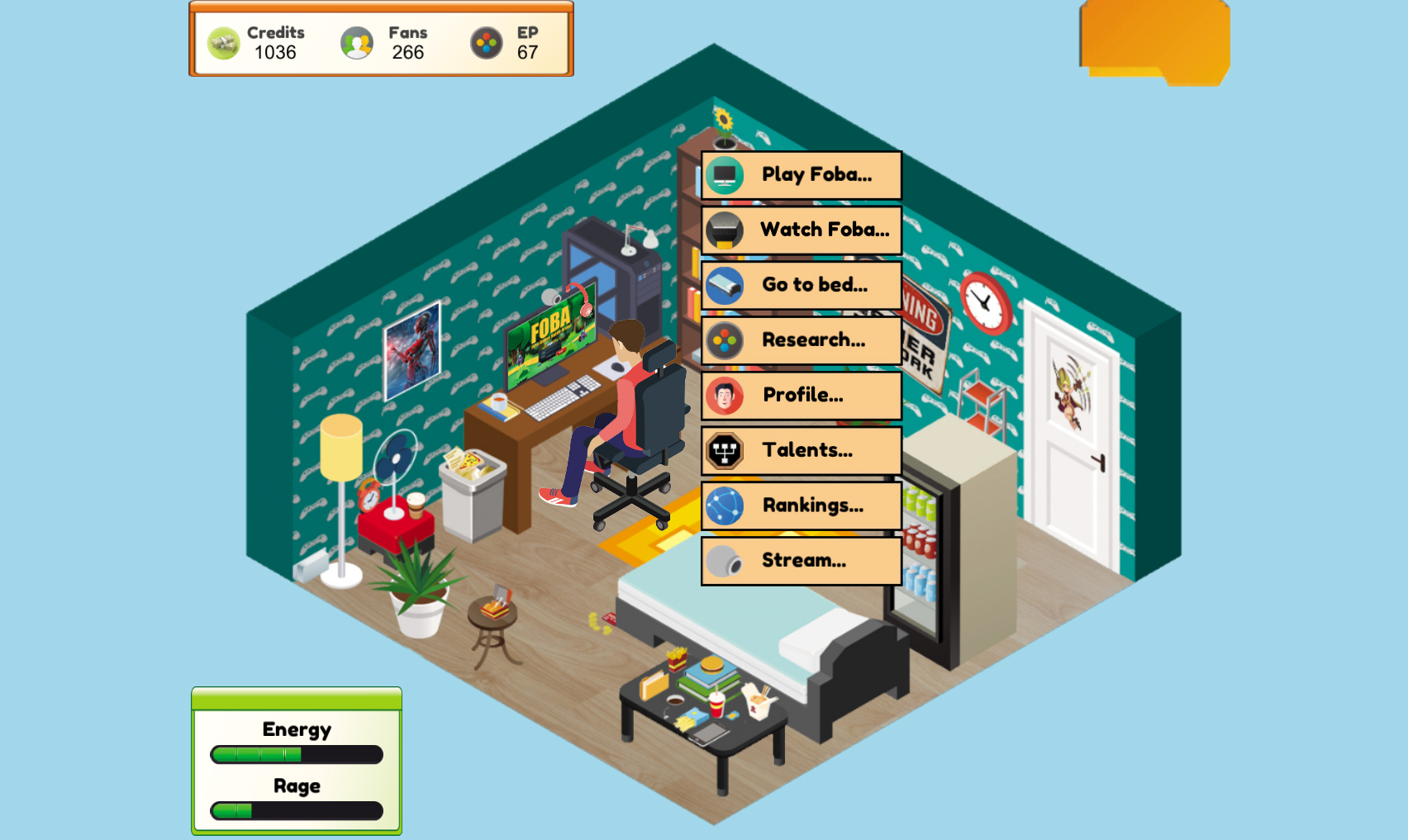
Task: Click the Fans icon in the resource bar
Action: [357, 41]
